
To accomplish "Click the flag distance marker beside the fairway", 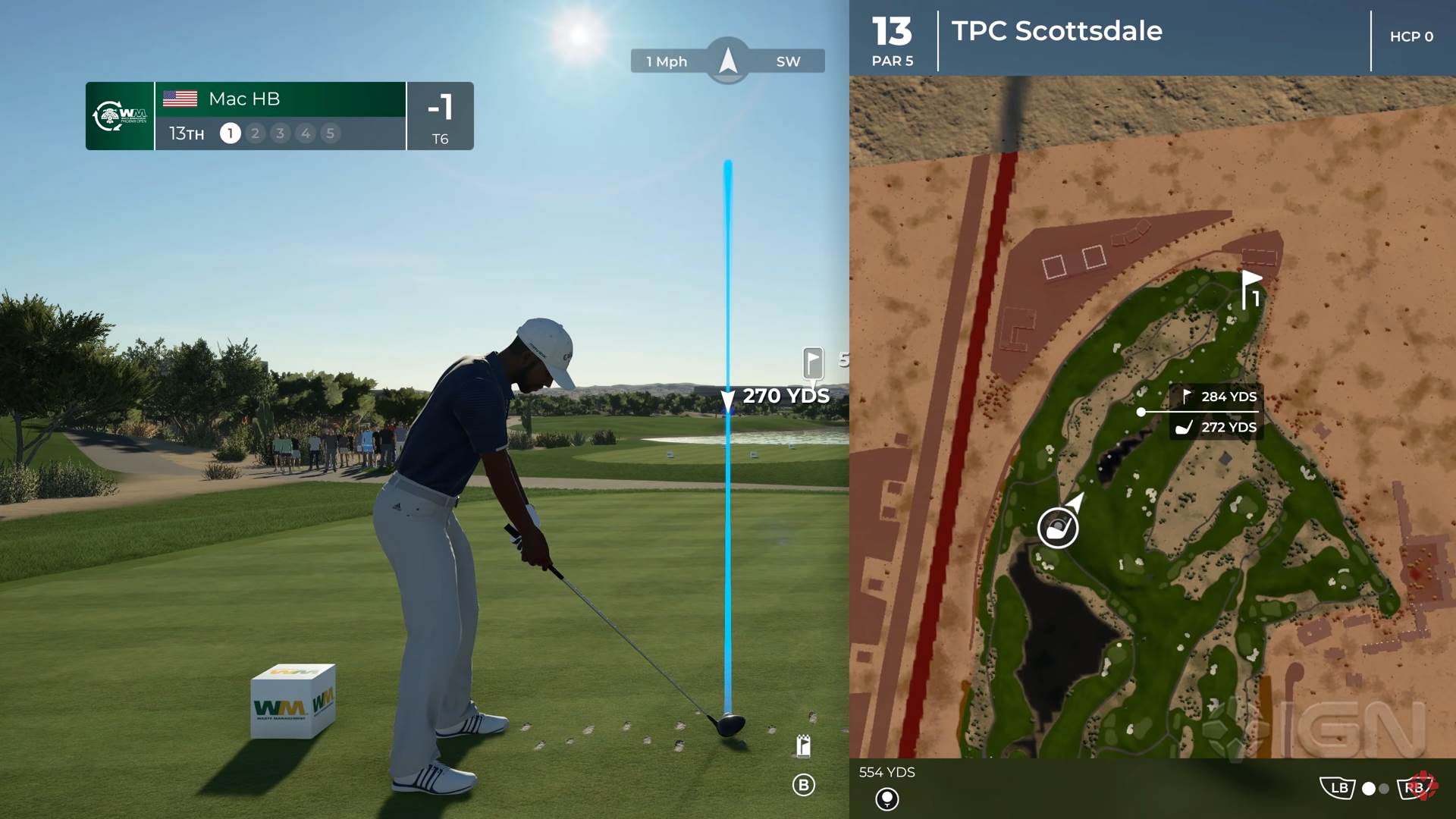I will click(813, 362).
